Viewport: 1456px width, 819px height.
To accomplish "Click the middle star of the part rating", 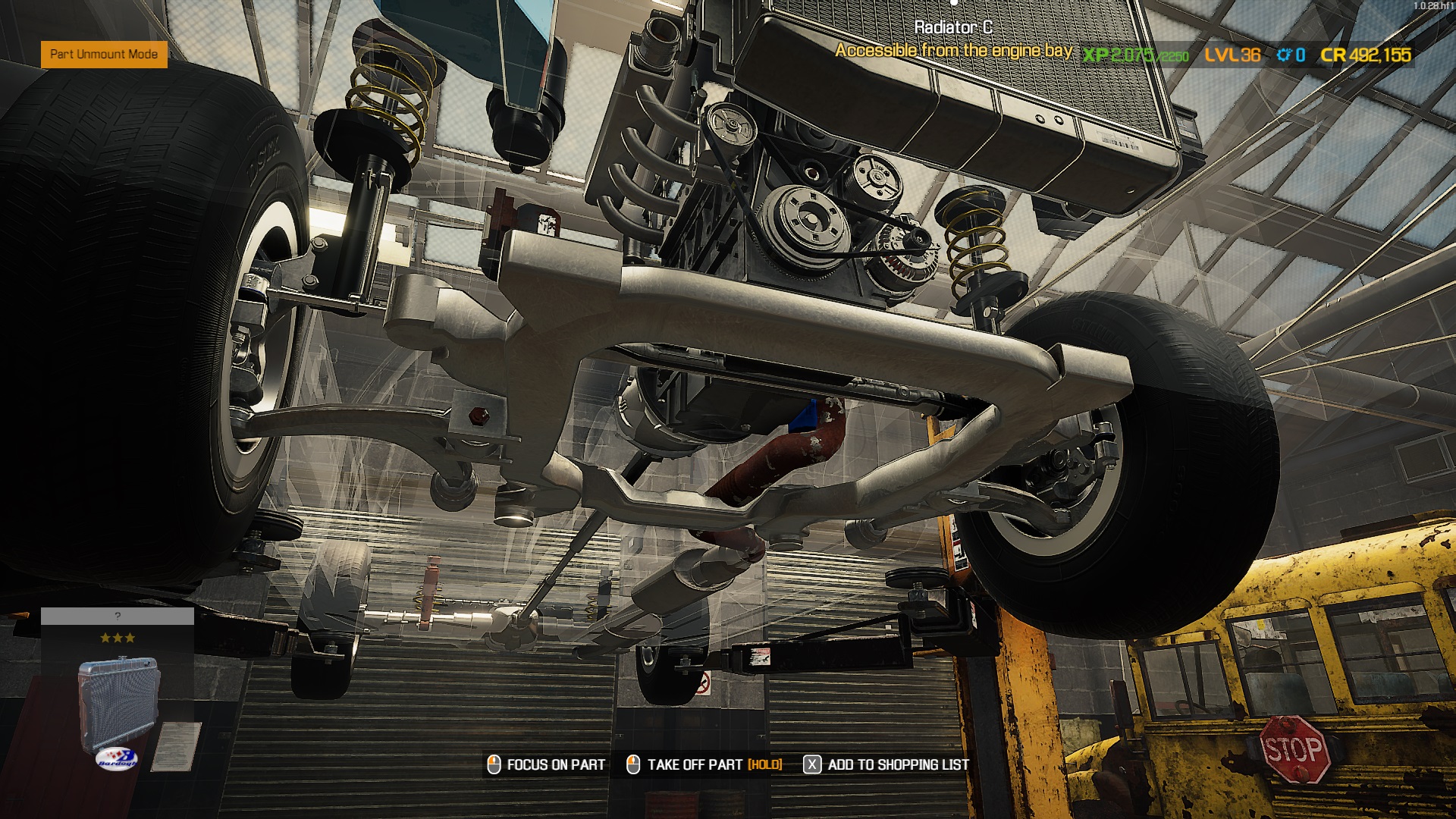I will click(118, 638).
